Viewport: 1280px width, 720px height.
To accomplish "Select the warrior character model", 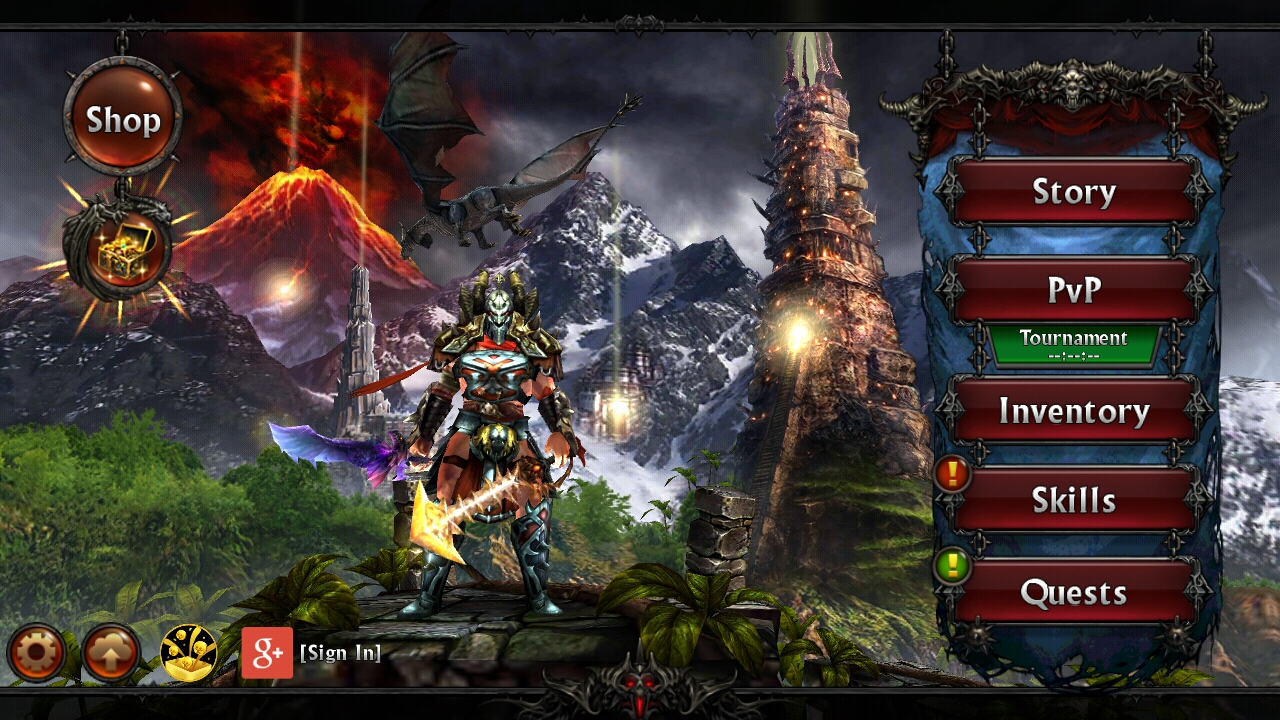I will [x=490, y=420].
